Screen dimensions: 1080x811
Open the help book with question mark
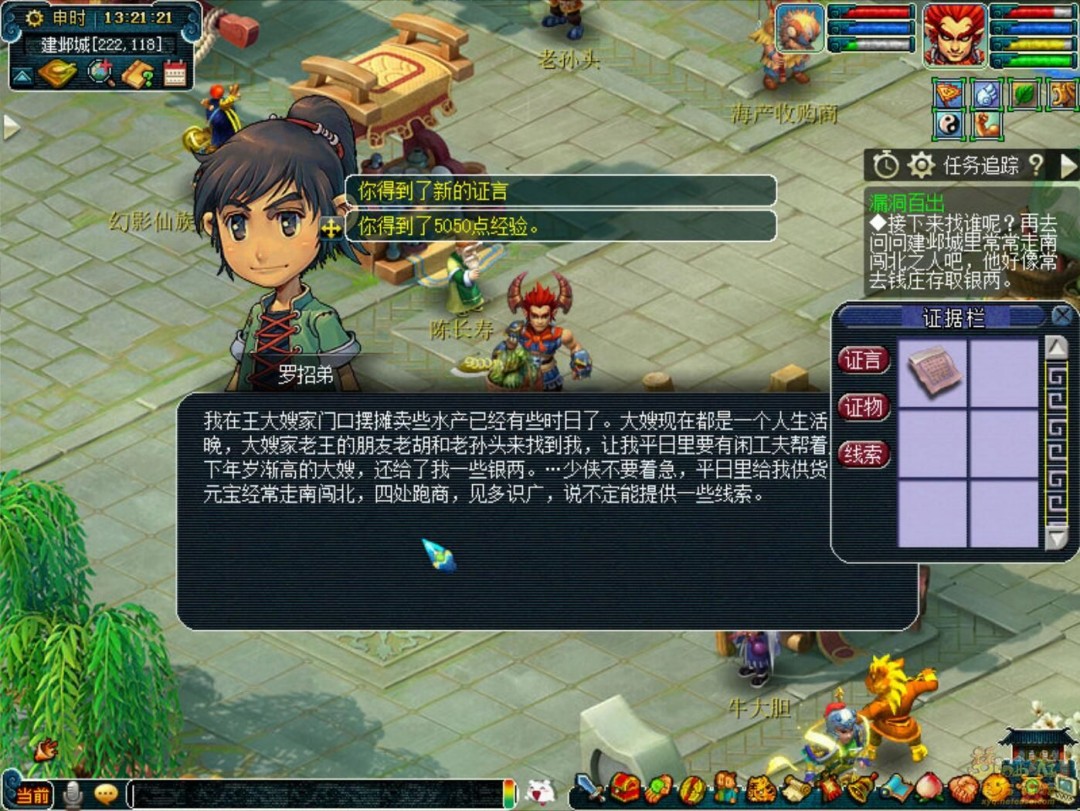tap(137, 73)
